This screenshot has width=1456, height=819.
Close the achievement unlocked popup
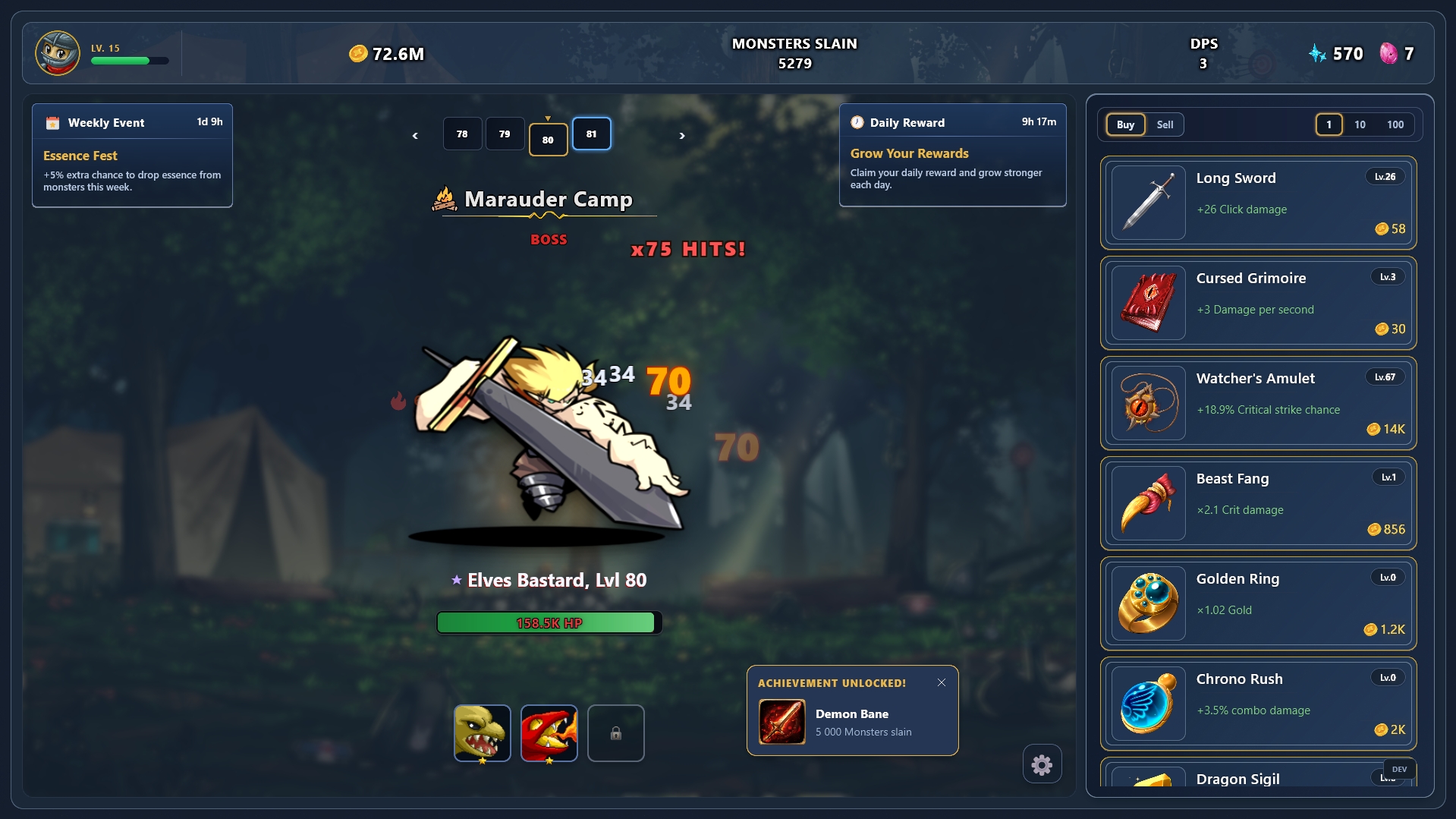click(942, 682)
